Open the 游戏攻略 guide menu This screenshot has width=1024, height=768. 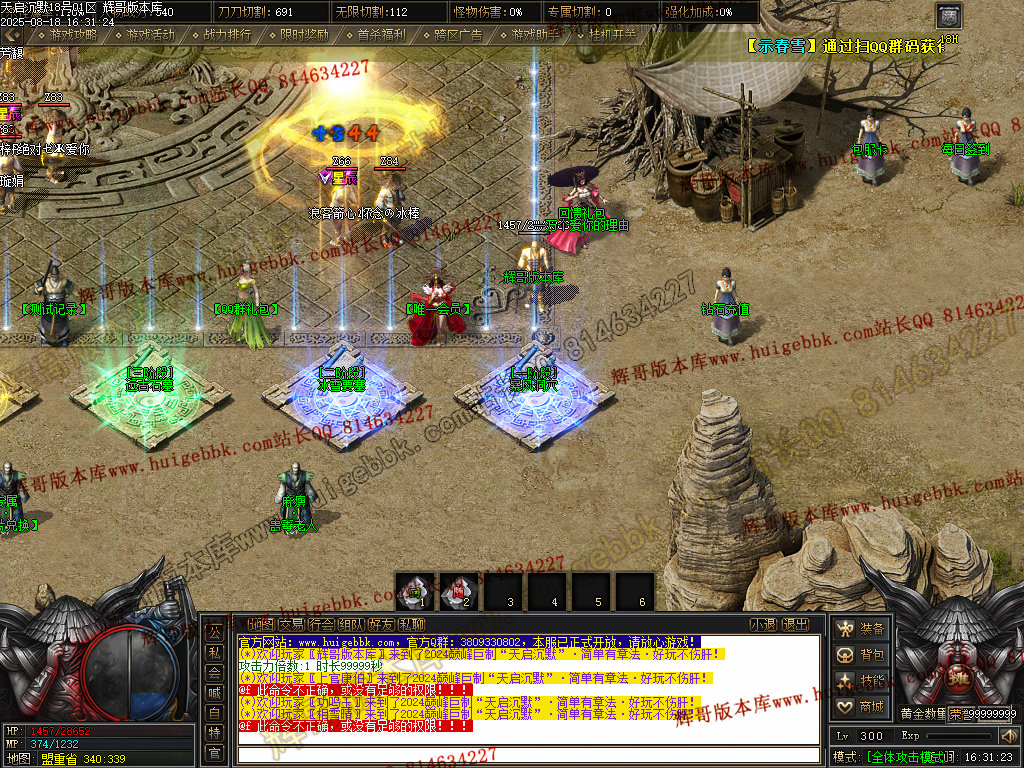[x=72, y=34]
